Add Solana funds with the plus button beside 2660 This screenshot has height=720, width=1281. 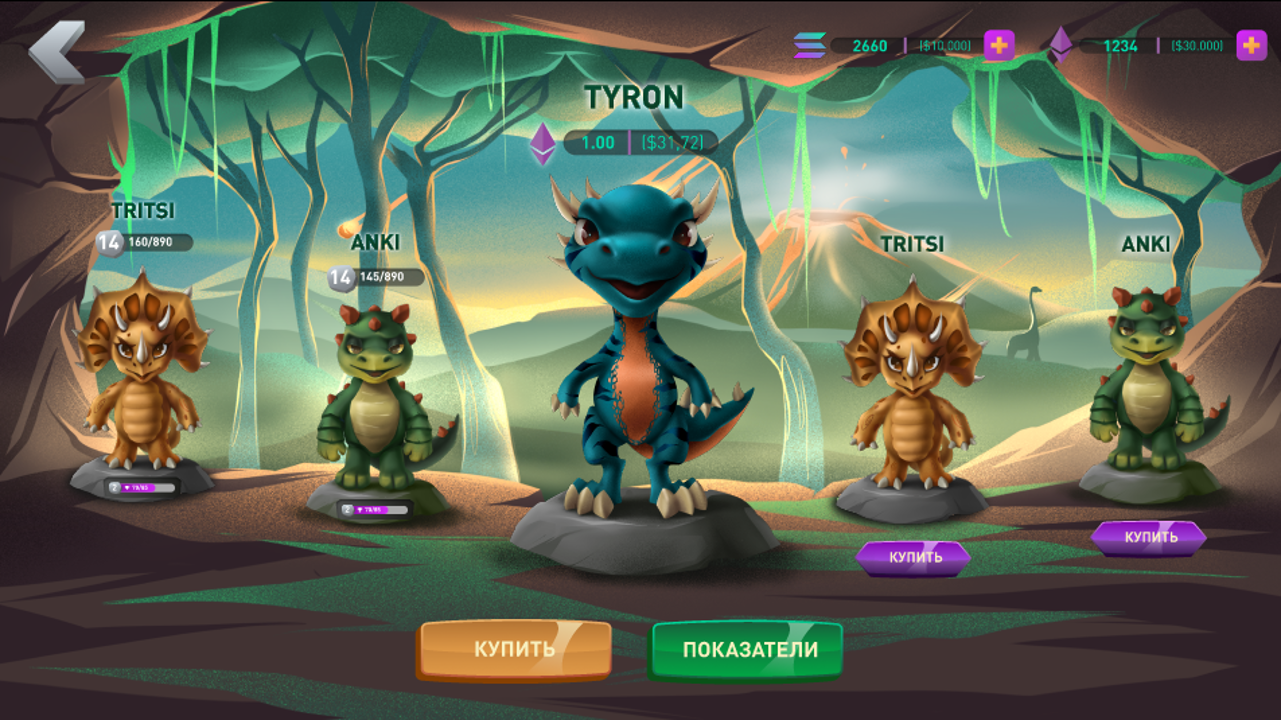click(999, 45)
